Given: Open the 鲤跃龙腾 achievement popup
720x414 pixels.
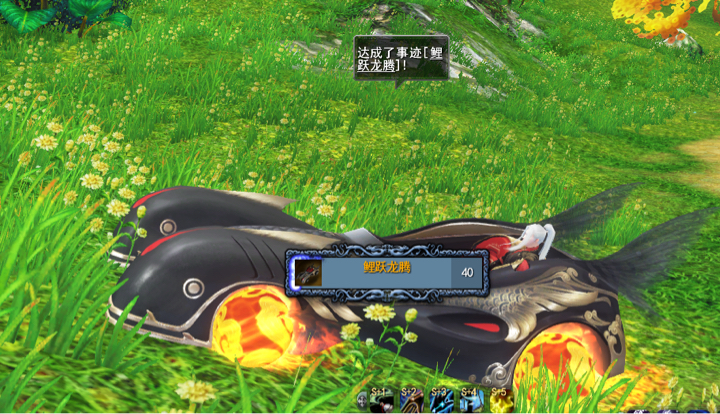Looking at the screenshot, I should [x=388, y=271].
